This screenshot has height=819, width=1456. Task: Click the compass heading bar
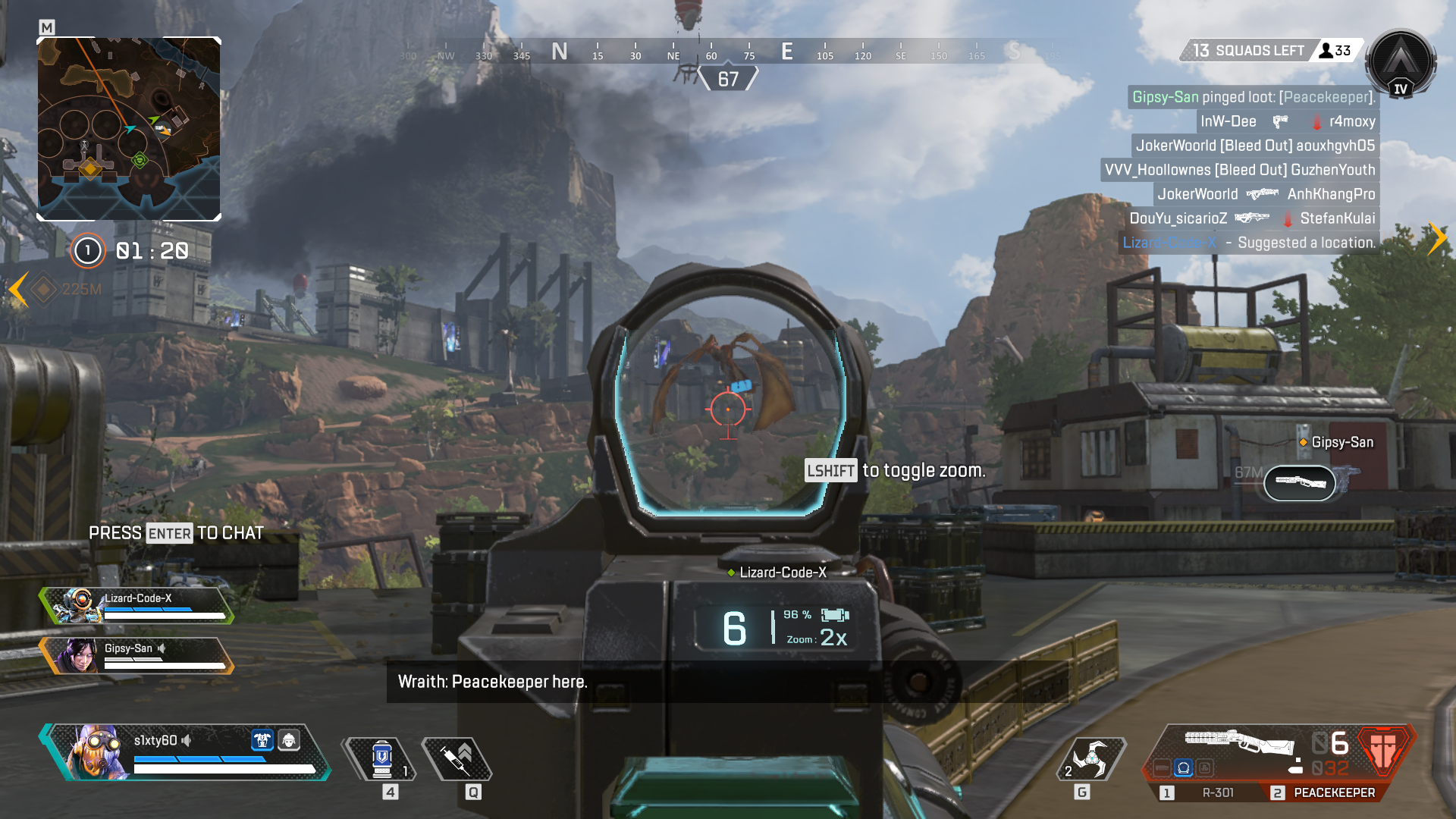coord(728,52)
